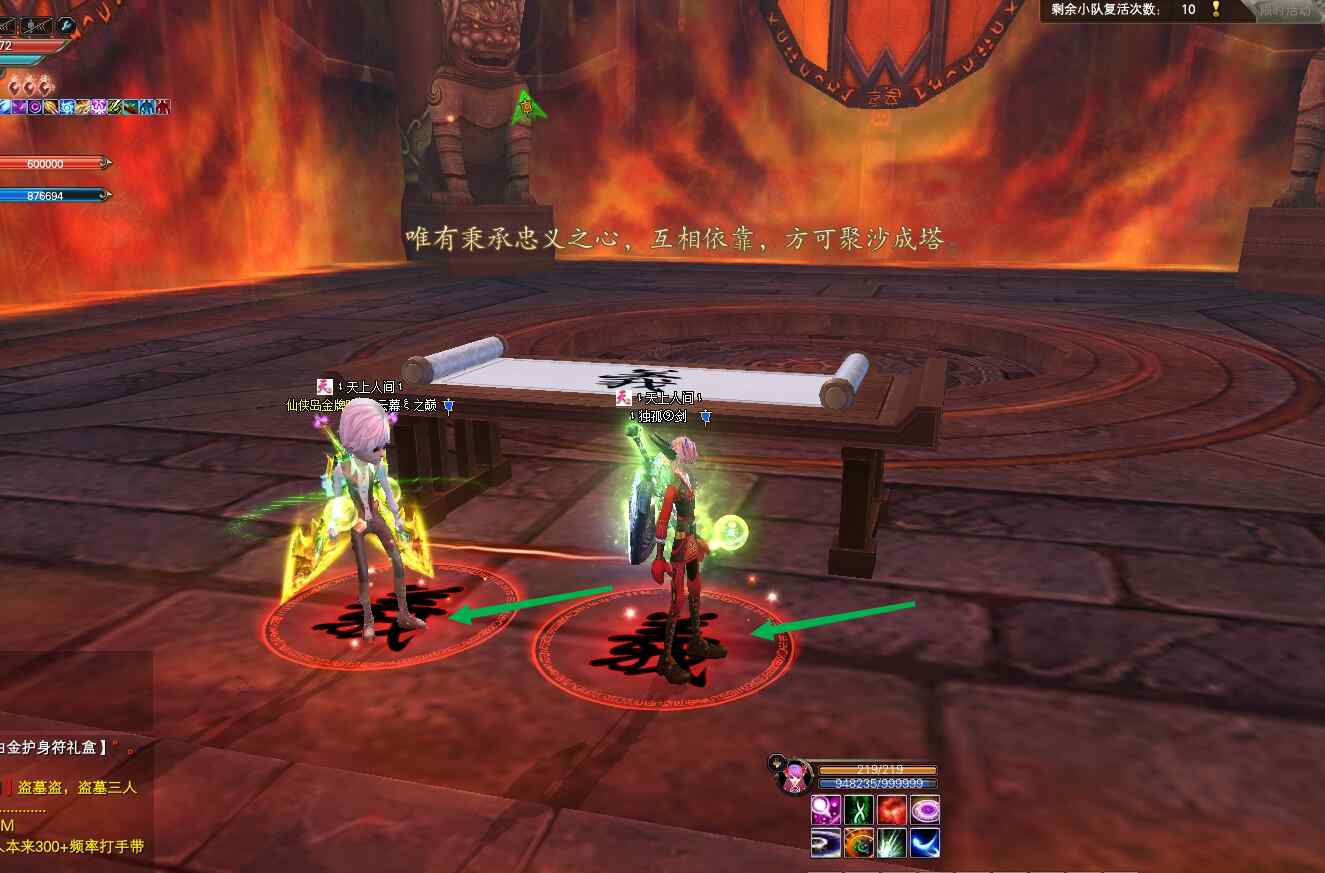The image size is (1325, 873).
Task: Use the green light burst skill
Action: [892, 843]
